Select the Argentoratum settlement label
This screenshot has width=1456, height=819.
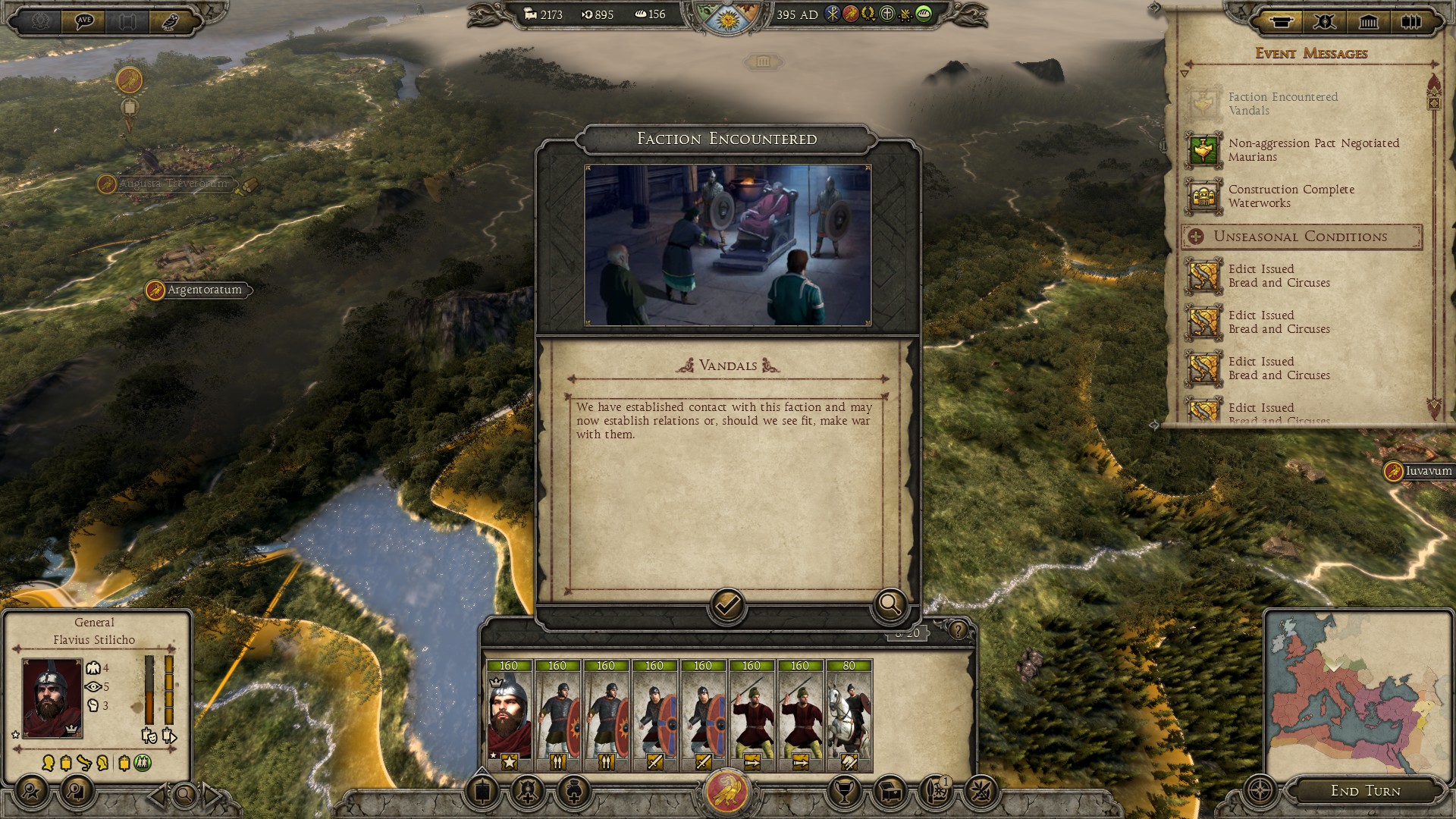[x=204, y=290]
